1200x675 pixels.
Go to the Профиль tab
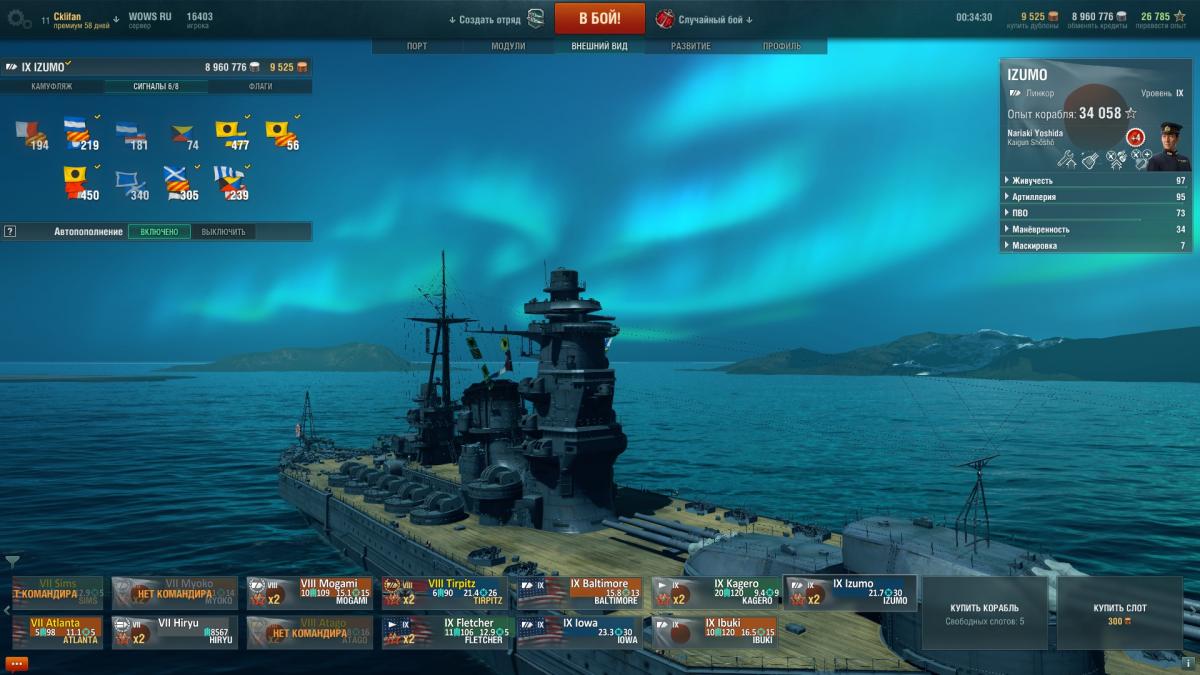[781, 46]
